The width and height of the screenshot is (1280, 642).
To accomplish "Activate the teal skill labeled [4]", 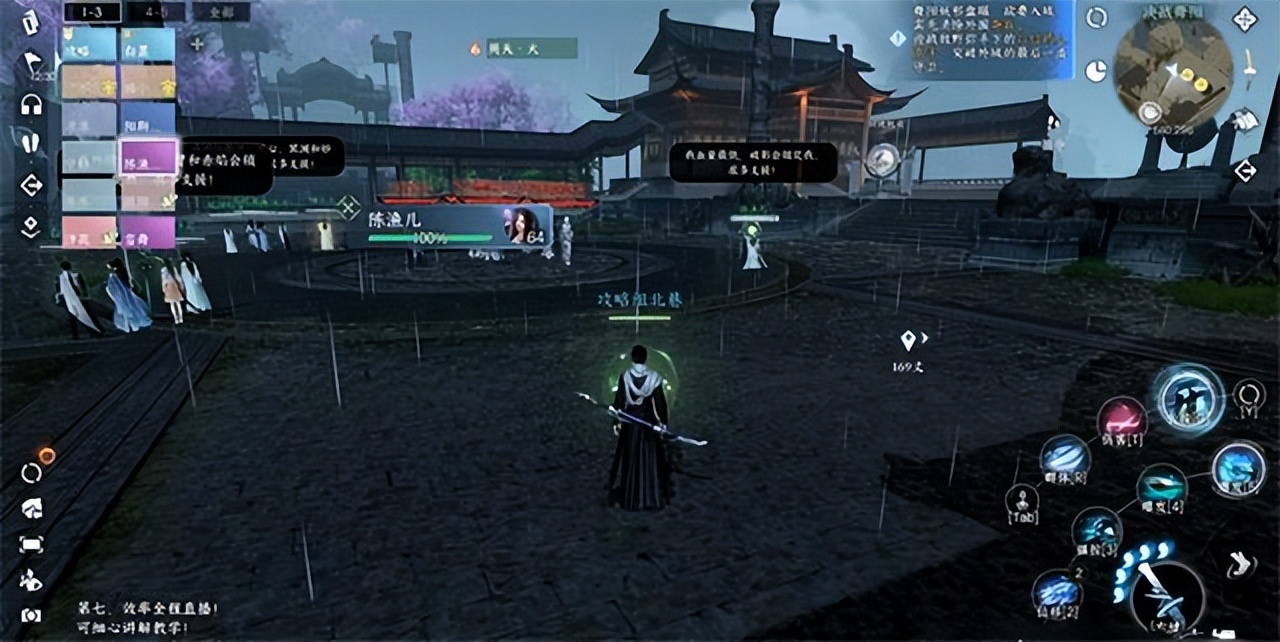I will pos(1162,487).
